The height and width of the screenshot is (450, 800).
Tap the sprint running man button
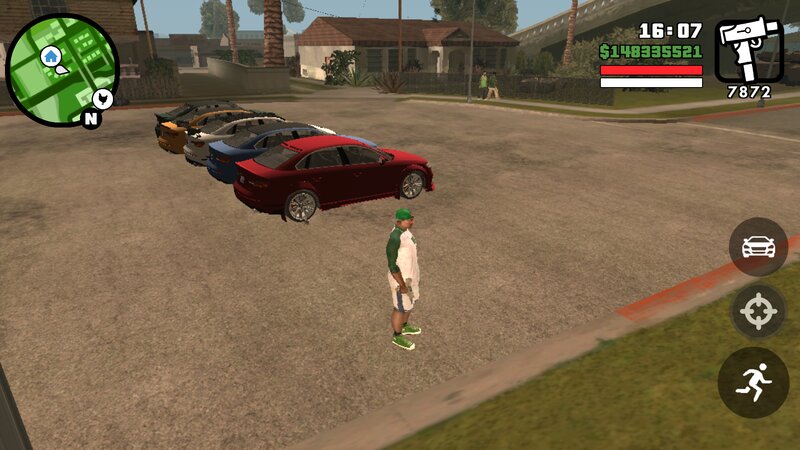point(753,382)
